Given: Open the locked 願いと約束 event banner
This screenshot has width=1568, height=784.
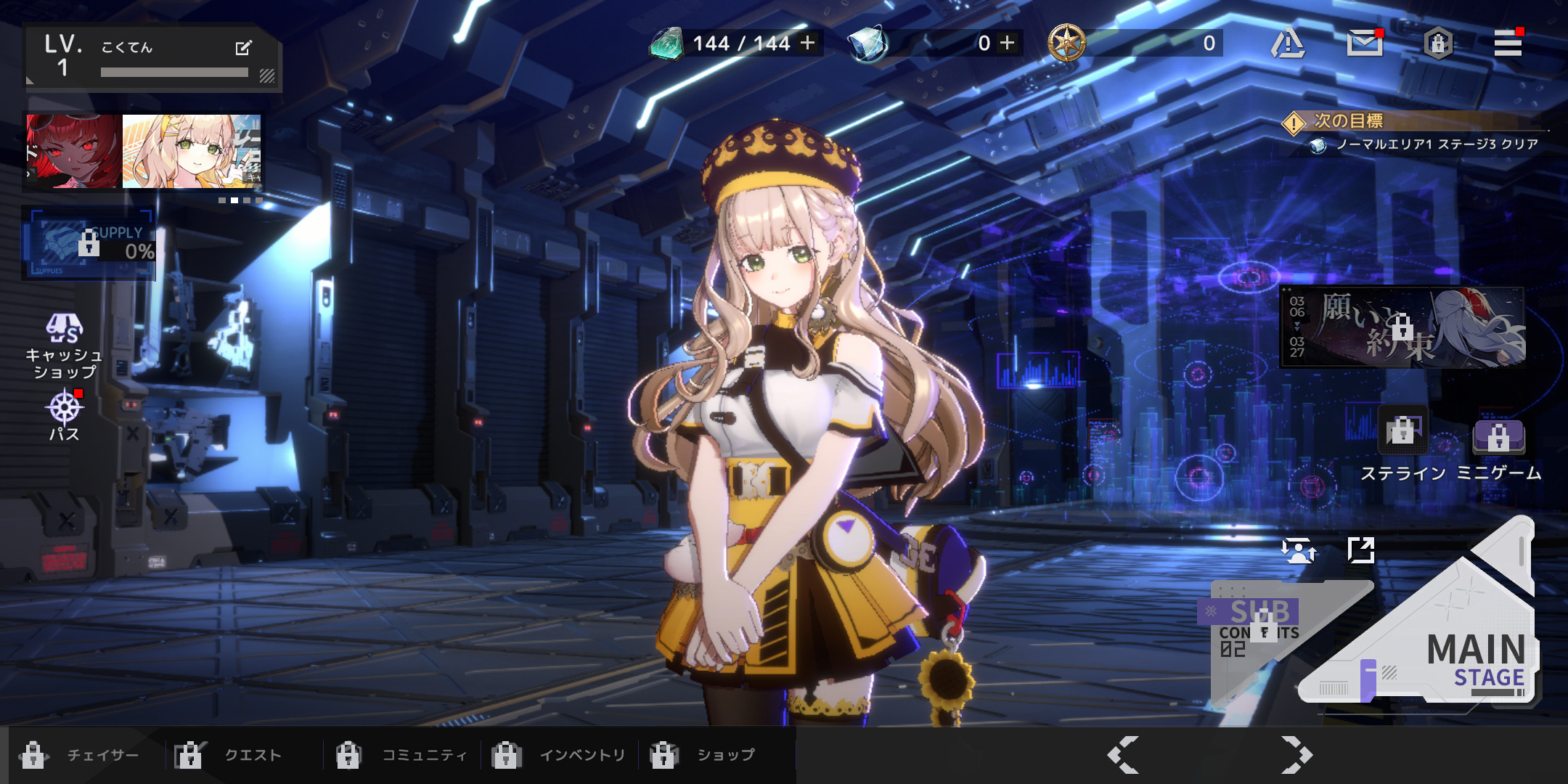Looking at the screenshot, I should 1402,327.
